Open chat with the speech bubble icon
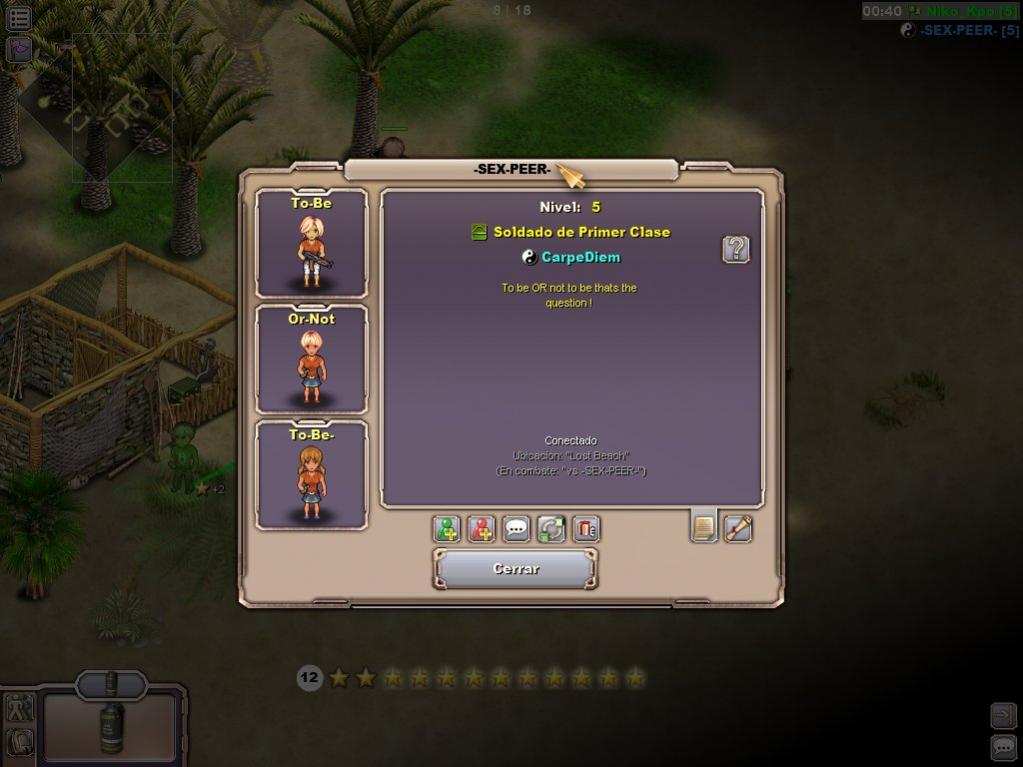This screenshot has width=1023, height=767. pos(516,528)
